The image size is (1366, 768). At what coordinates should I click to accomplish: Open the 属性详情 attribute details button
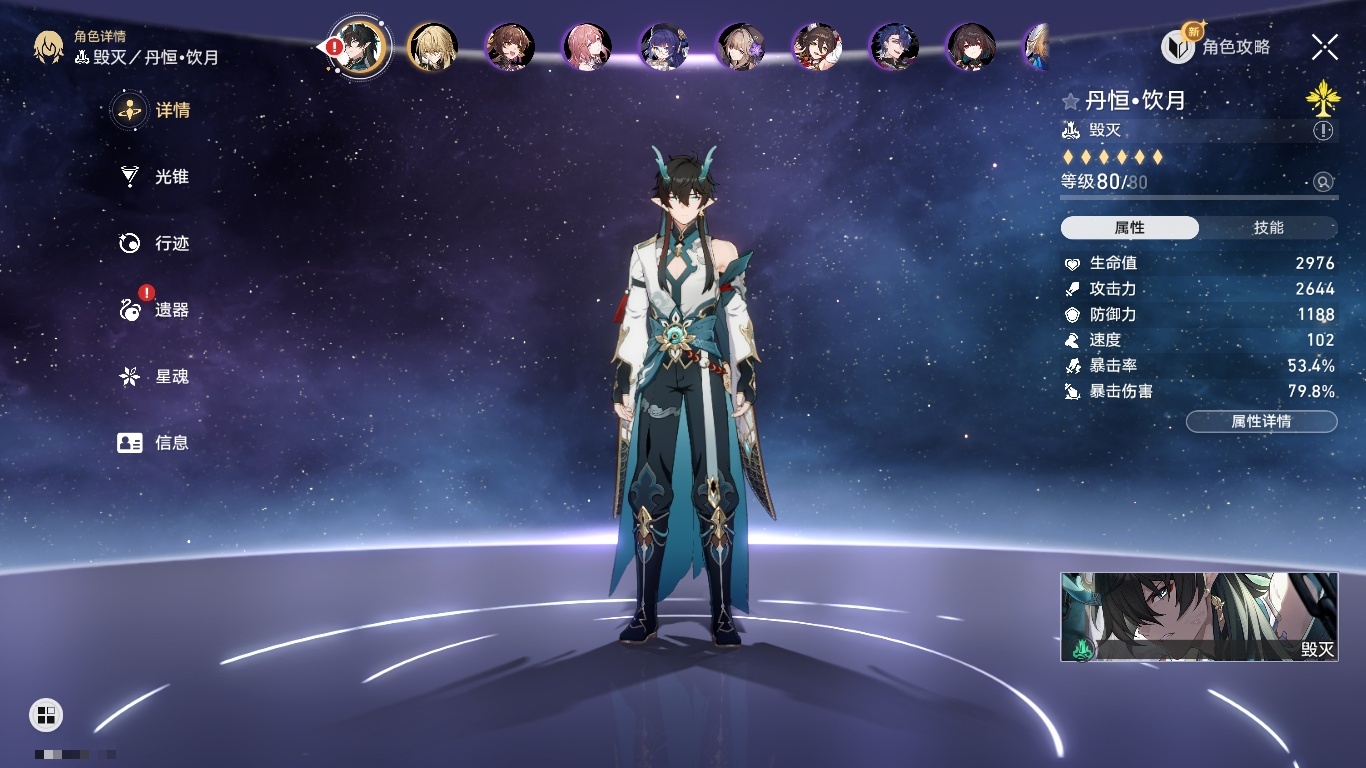tap(1261, 422)
